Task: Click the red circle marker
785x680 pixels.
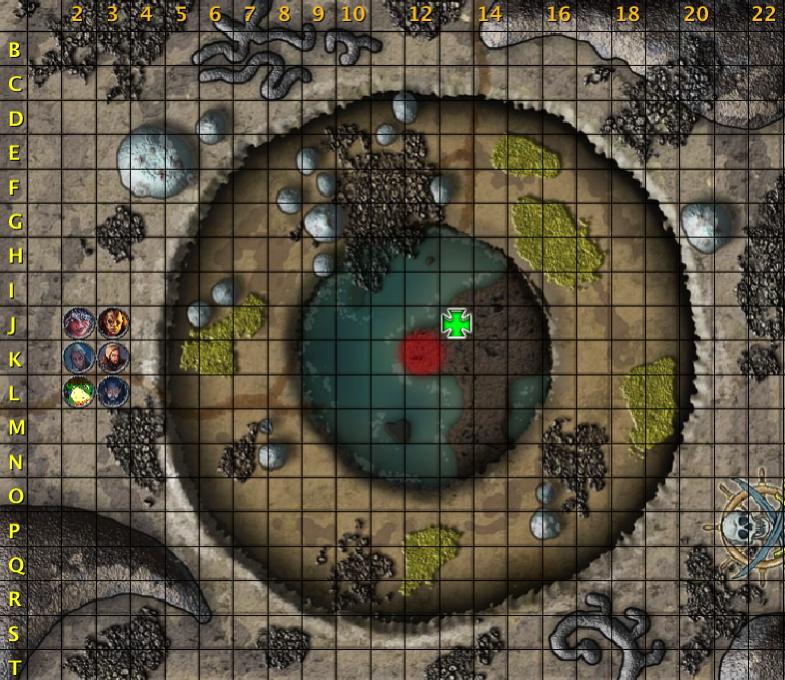Action: click(x=422, y=352)
